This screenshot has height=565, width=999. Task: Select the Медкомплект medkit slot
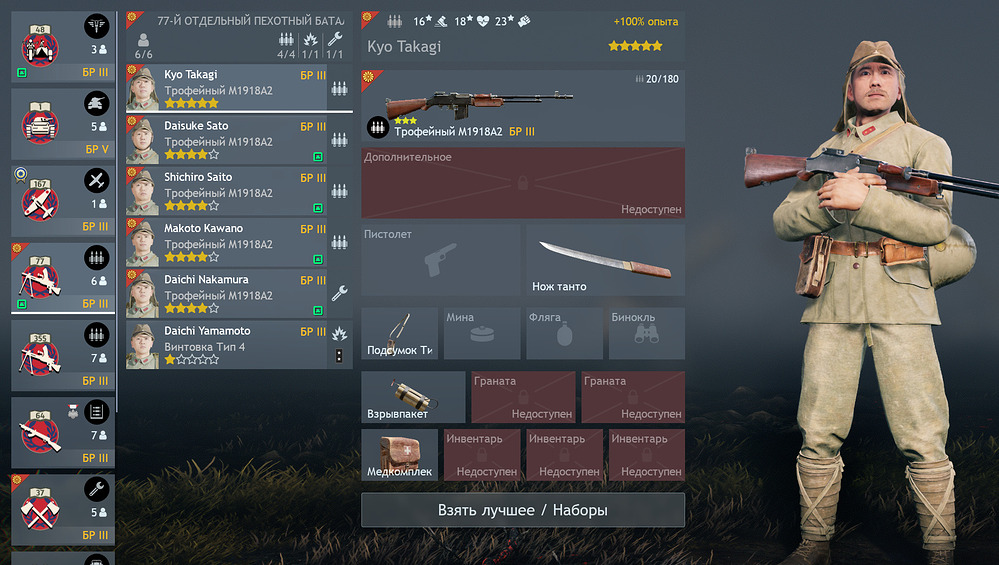[400, 455]
